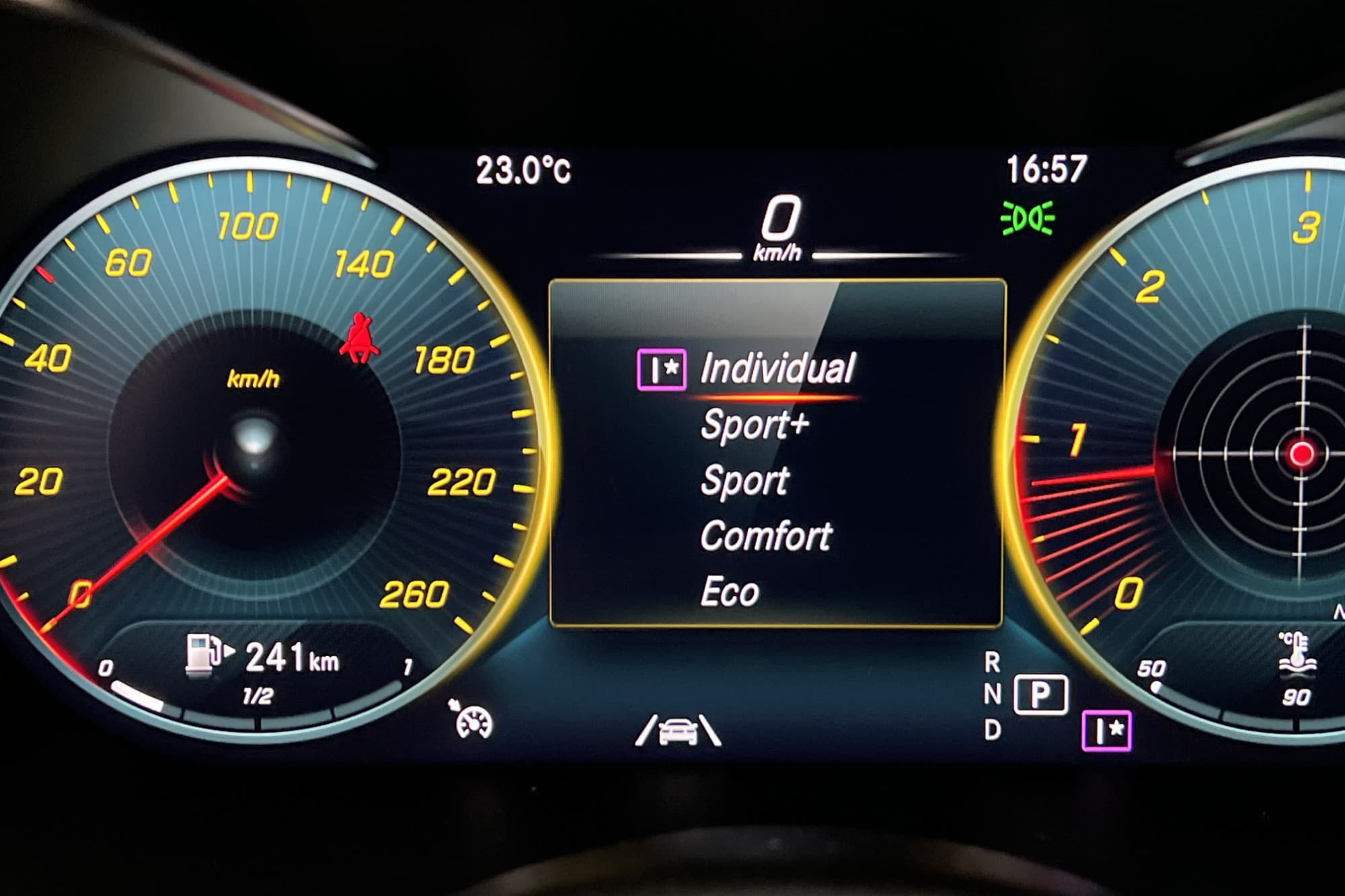Select Comfort in the mode list
The height and width of the screenshot is (896, 1345).
coord(766,536)
